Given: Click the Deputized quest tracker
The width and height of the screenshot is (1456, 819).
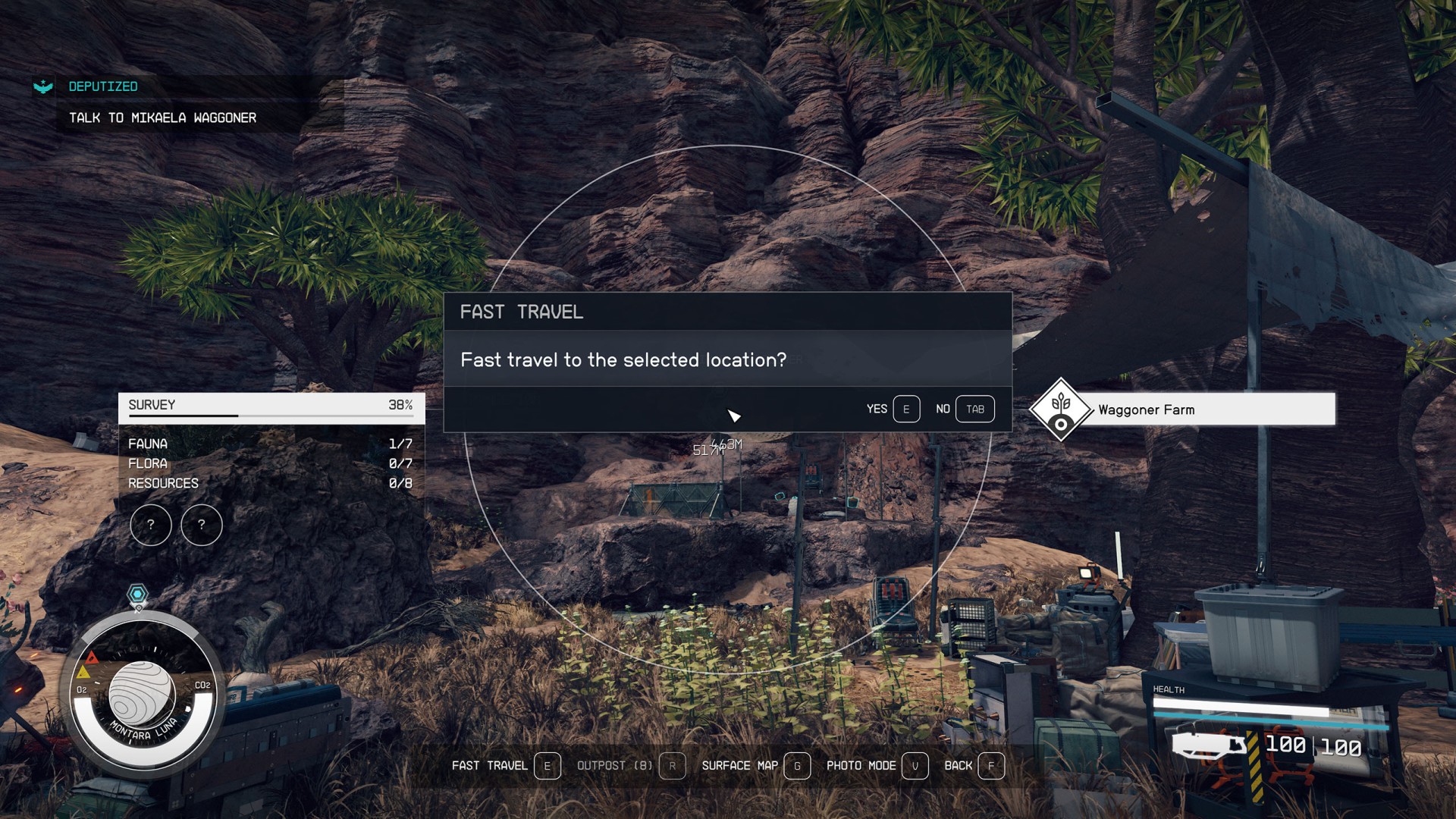Looking at the screenshot, I should (103, 86).
